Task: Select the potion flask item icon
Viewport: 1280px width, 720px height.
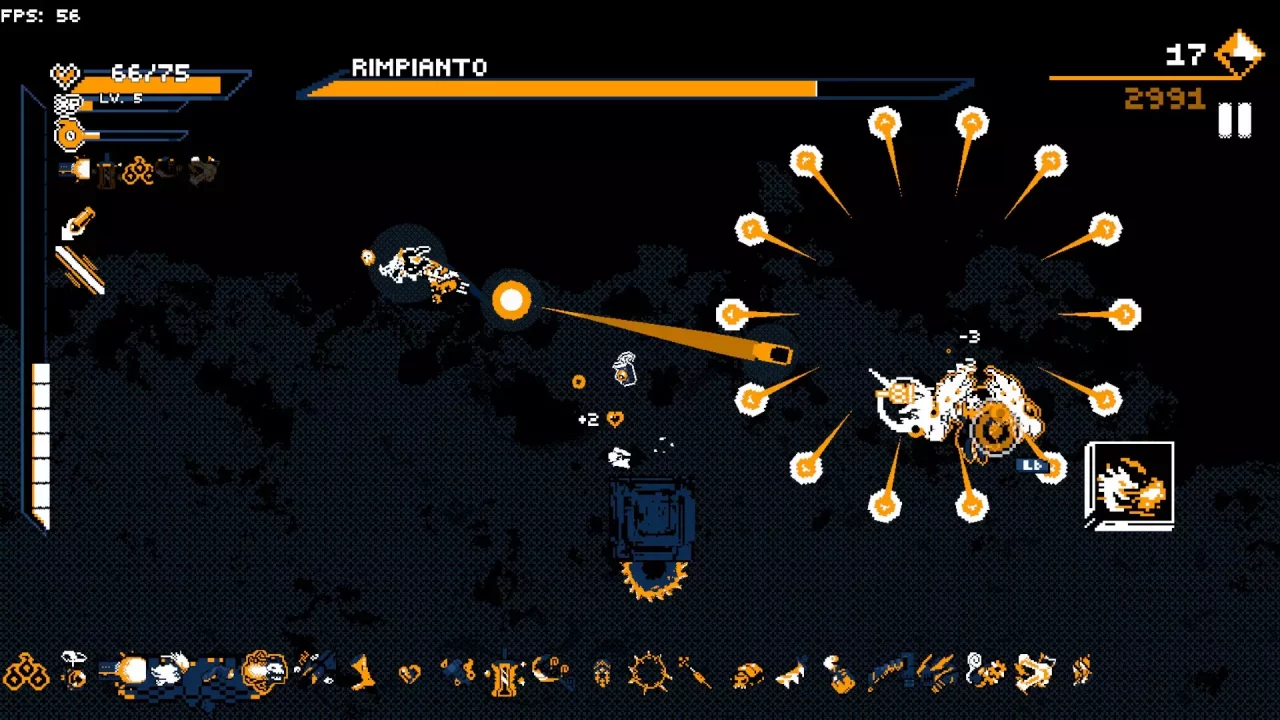Action: pos(840,674)
